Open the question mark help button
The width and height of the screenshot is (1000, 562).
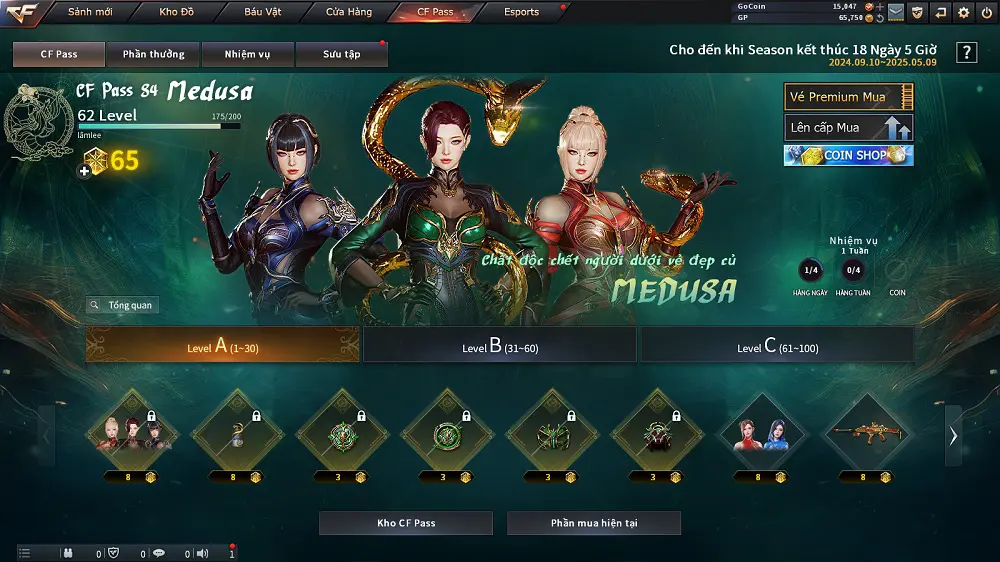pyautogui.click(x=966, y=53)
